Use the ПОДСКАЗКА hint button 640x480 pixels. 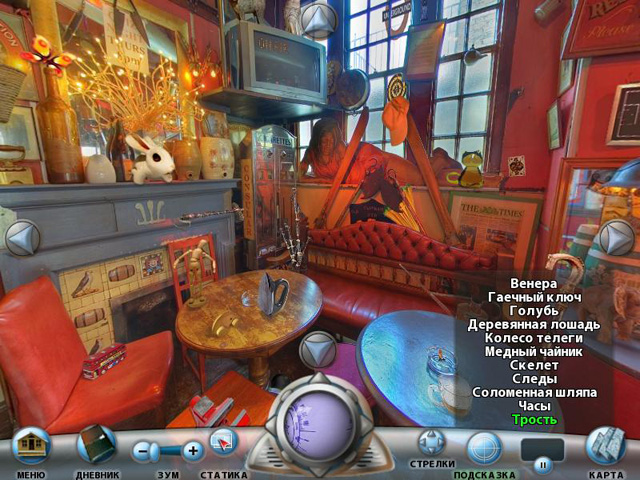tap(484, 446)
